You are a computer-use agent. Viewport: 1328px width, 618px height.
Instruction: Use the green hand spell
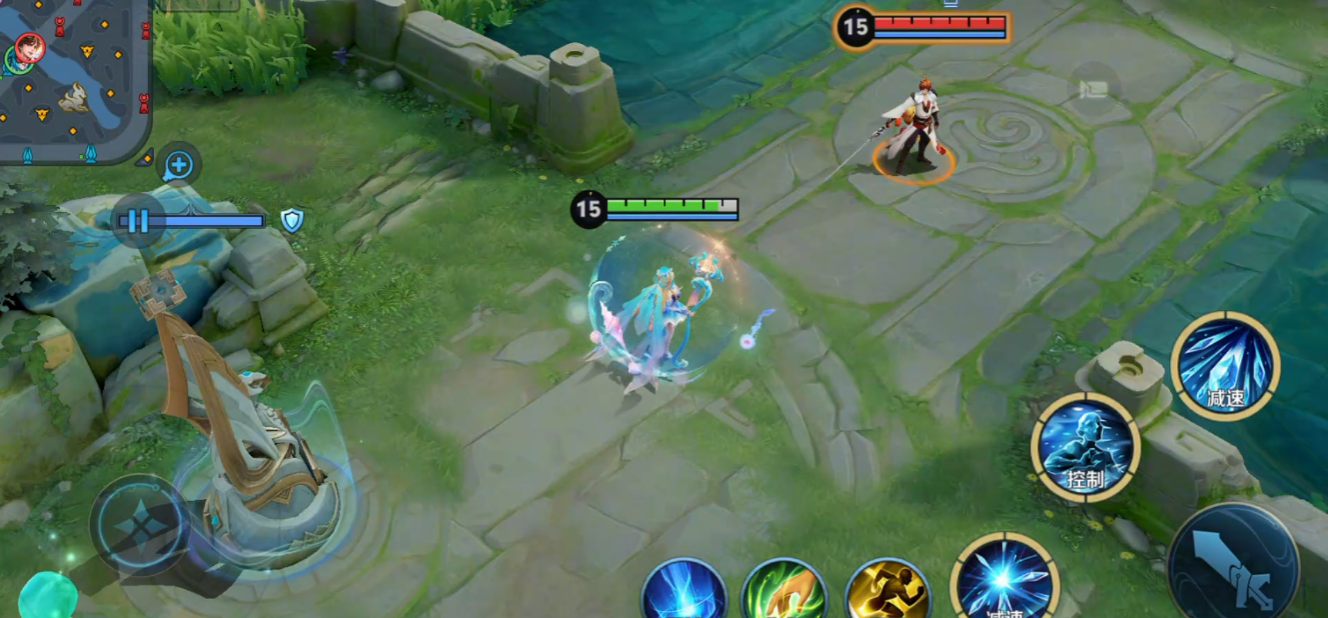click(784, 592)
